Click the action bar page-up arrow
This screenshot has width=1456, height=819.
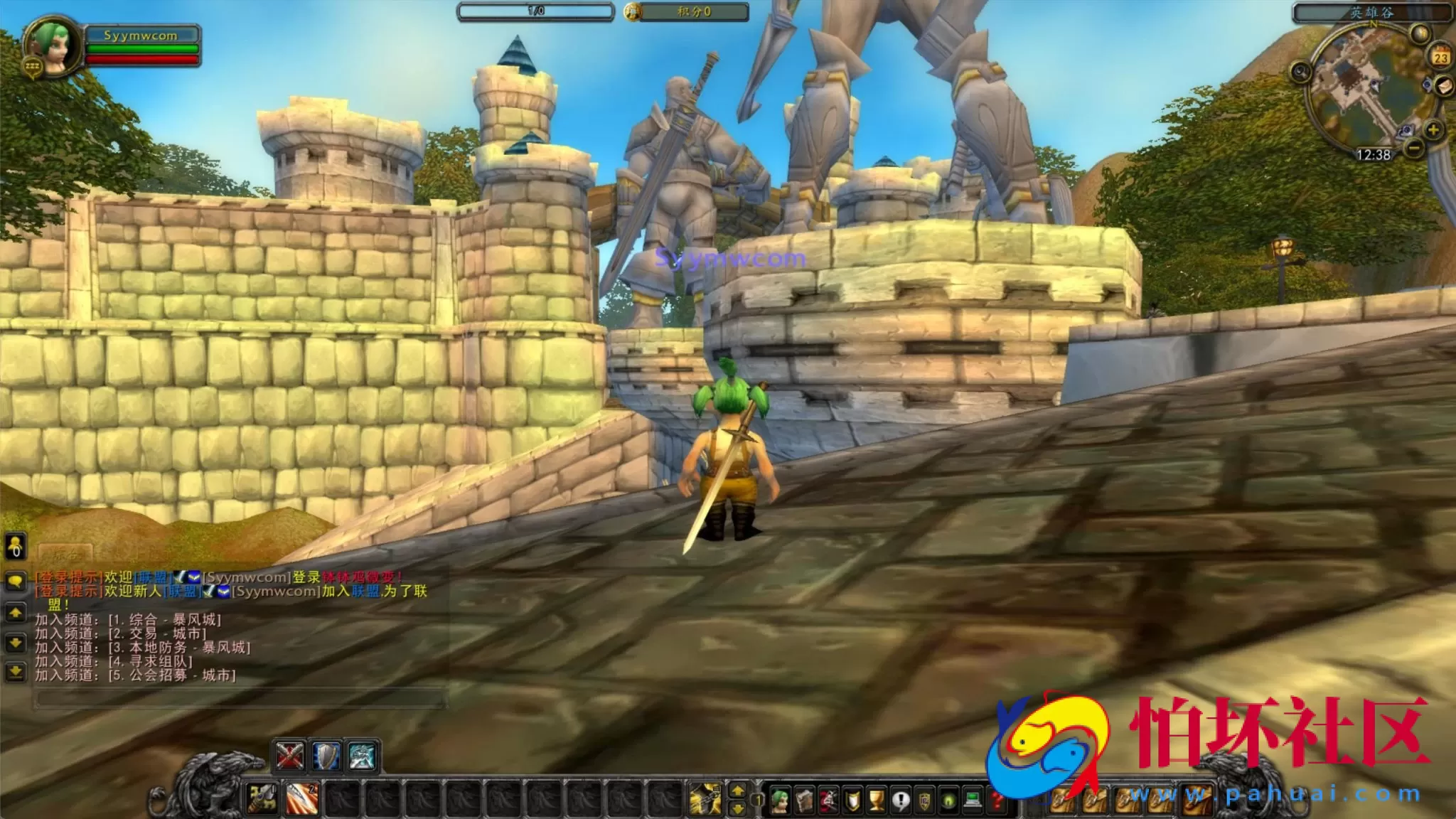738,791
